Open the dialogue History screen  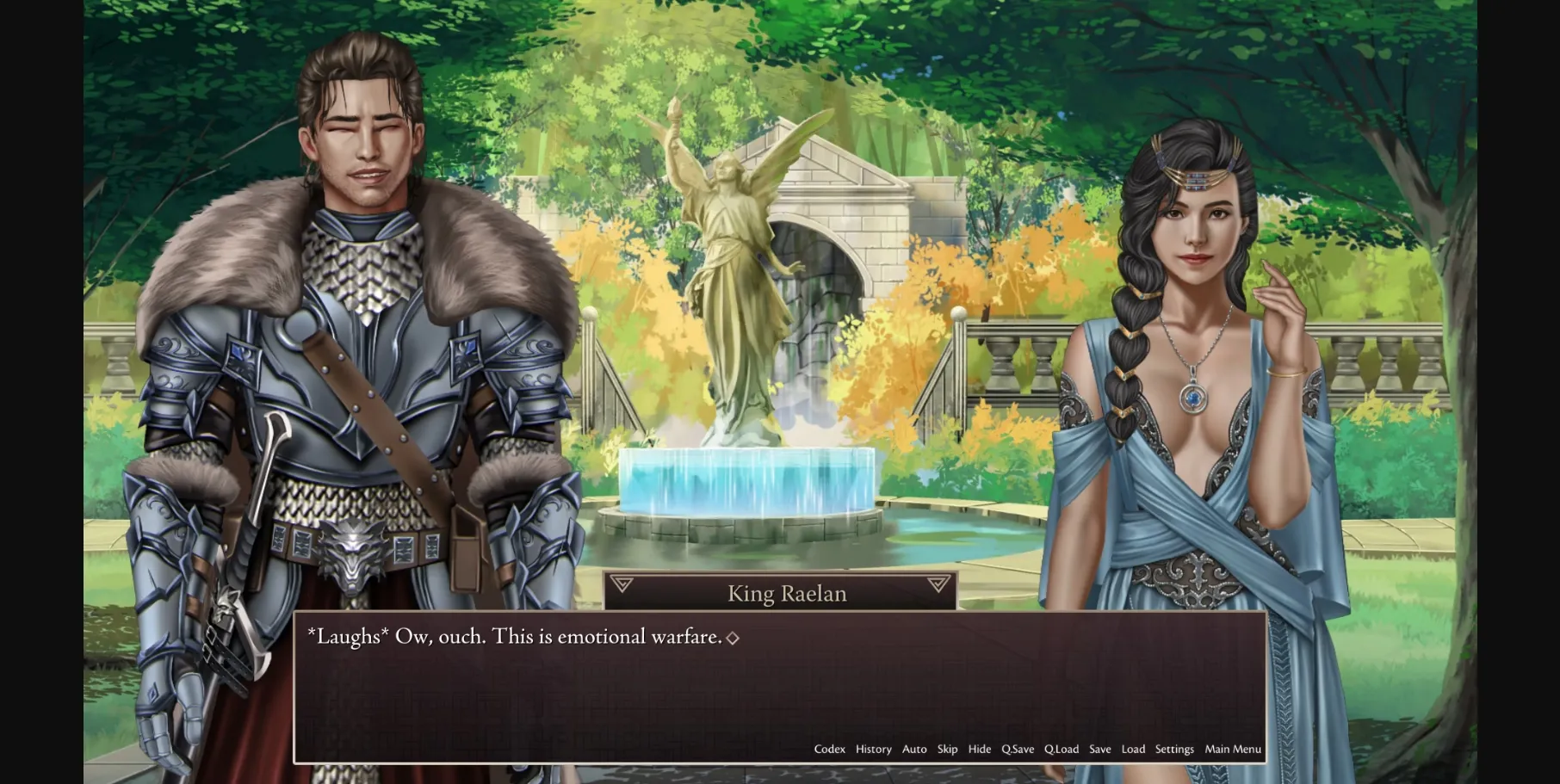tap(873, 749)
